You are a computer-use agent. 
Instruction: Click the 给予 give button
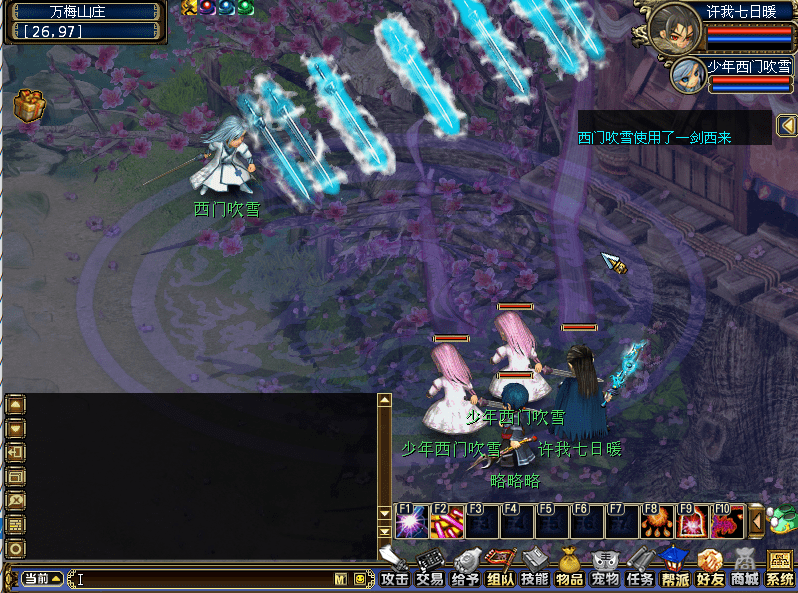coord(465,570)
